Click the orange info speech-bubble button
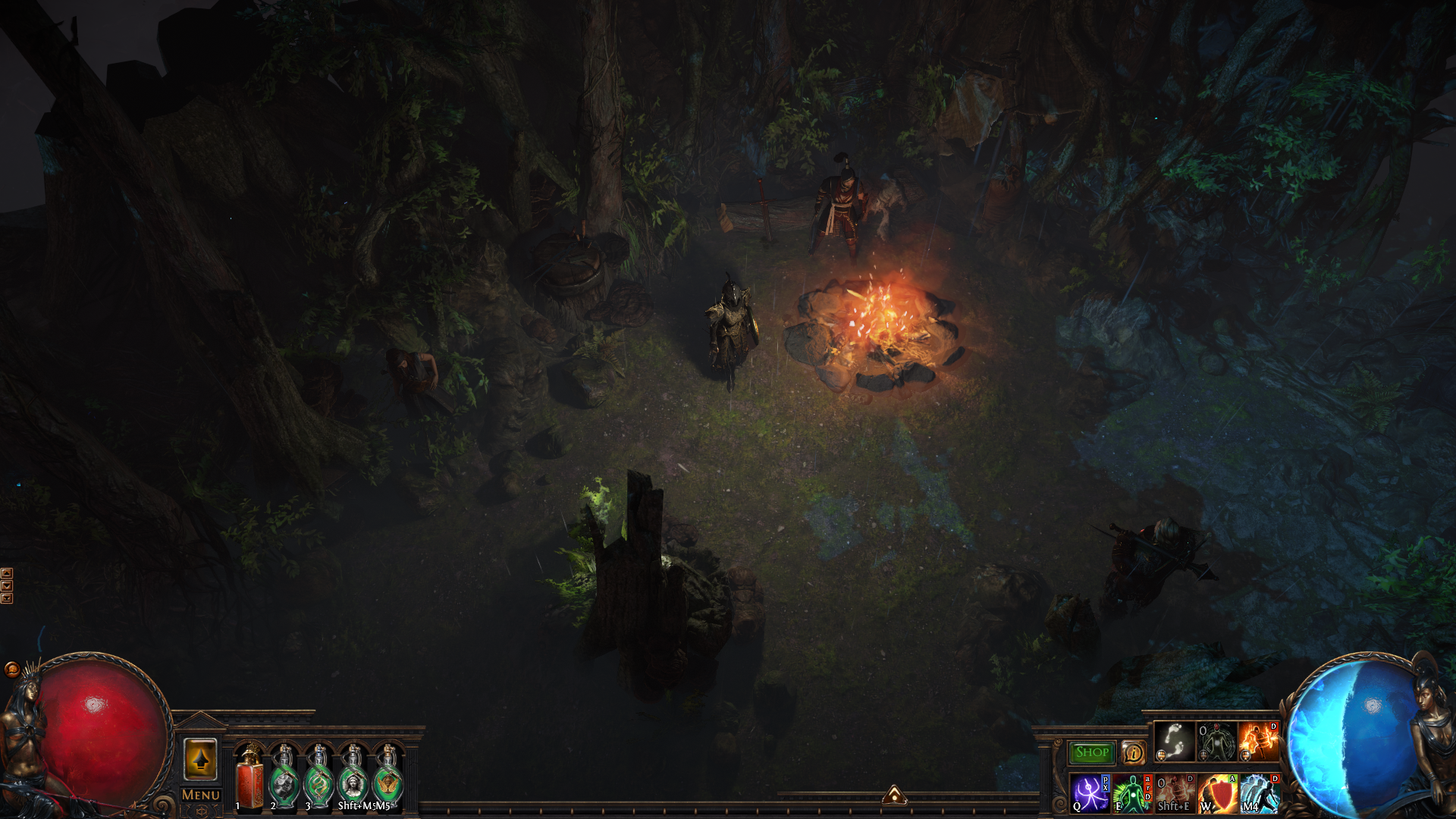 [x=1133, y=752]
